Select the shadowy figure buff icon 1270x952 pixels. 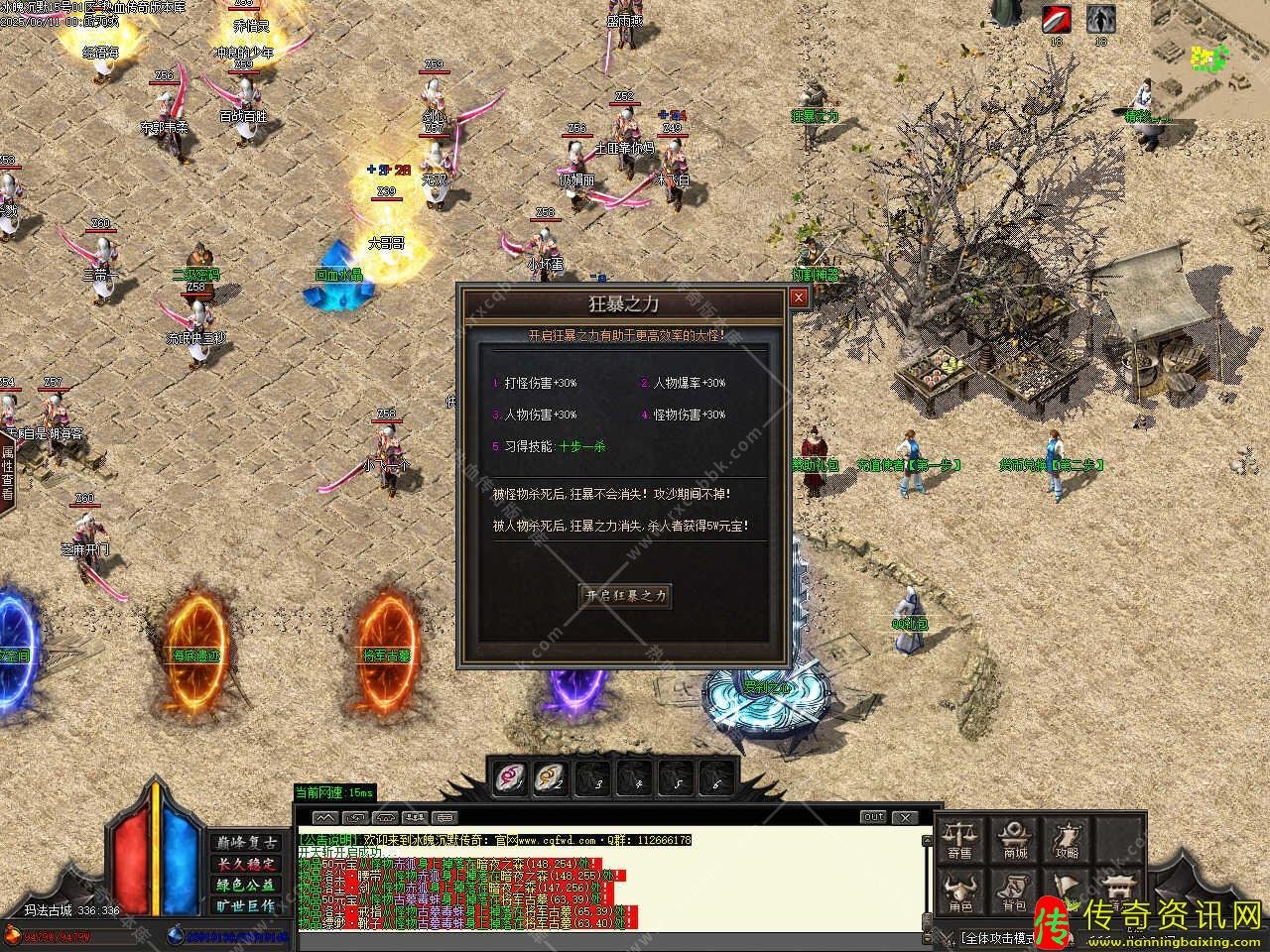pos(1099,19)
